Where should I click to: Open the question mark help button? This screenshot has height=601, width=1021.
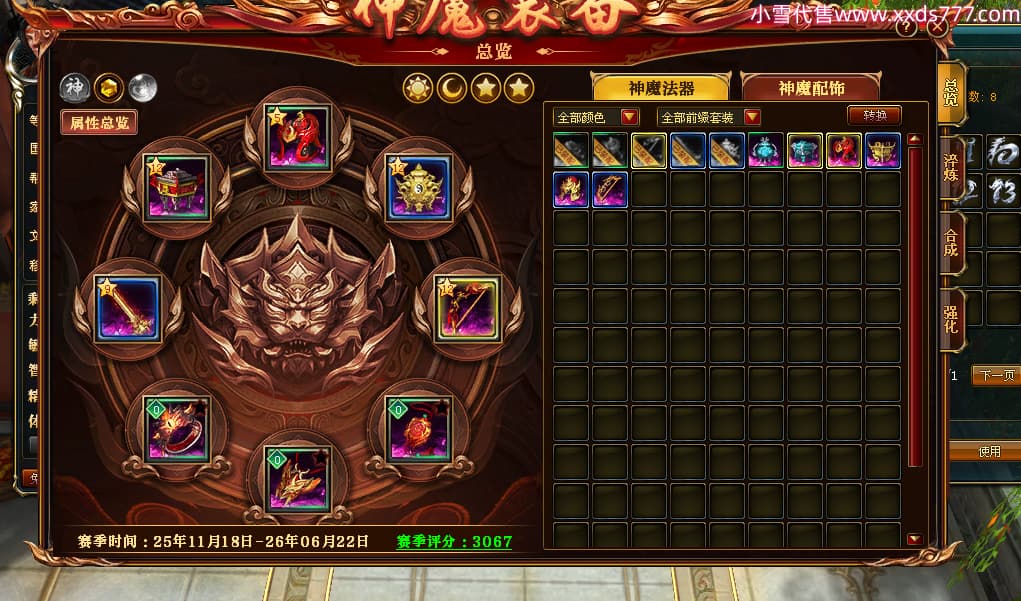pos(906,28)
